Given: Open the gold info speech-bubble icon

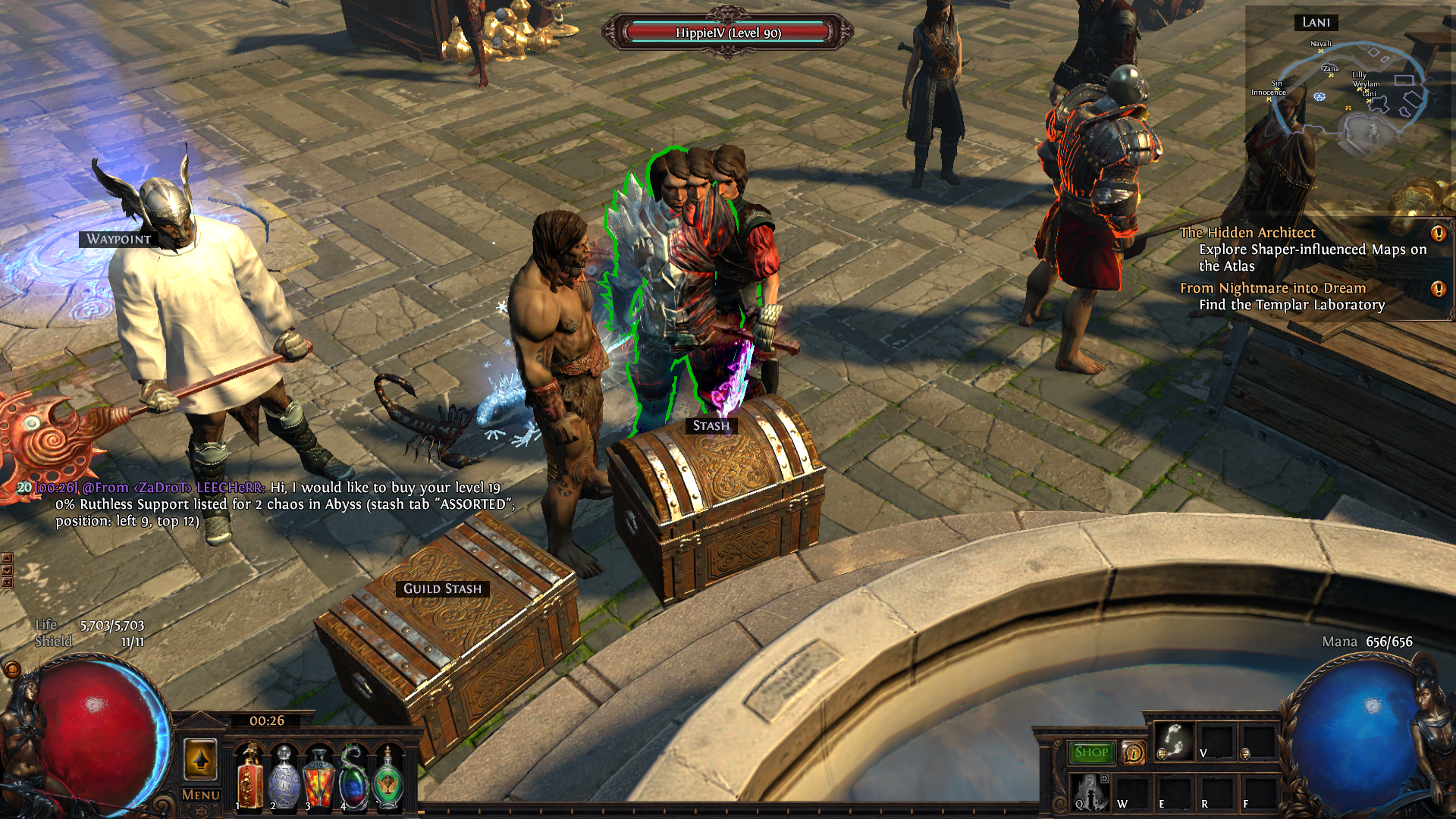Looking at the screenshot, I should click(1133, 753).
